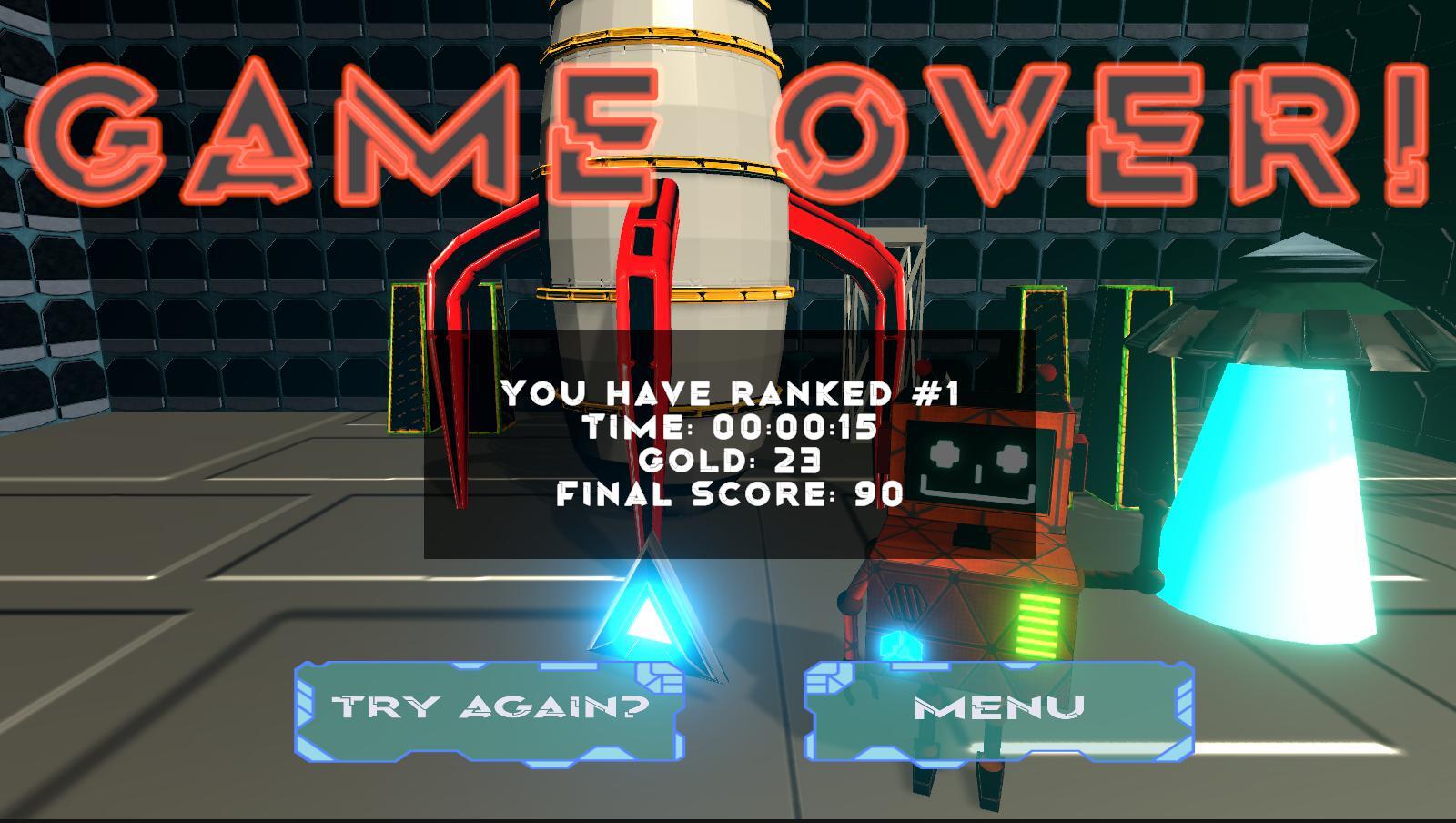The width and height of the screenshot is (1456, 823).
Task: Open the Menu from the game over screen
Action: click(x=999, y=710)
